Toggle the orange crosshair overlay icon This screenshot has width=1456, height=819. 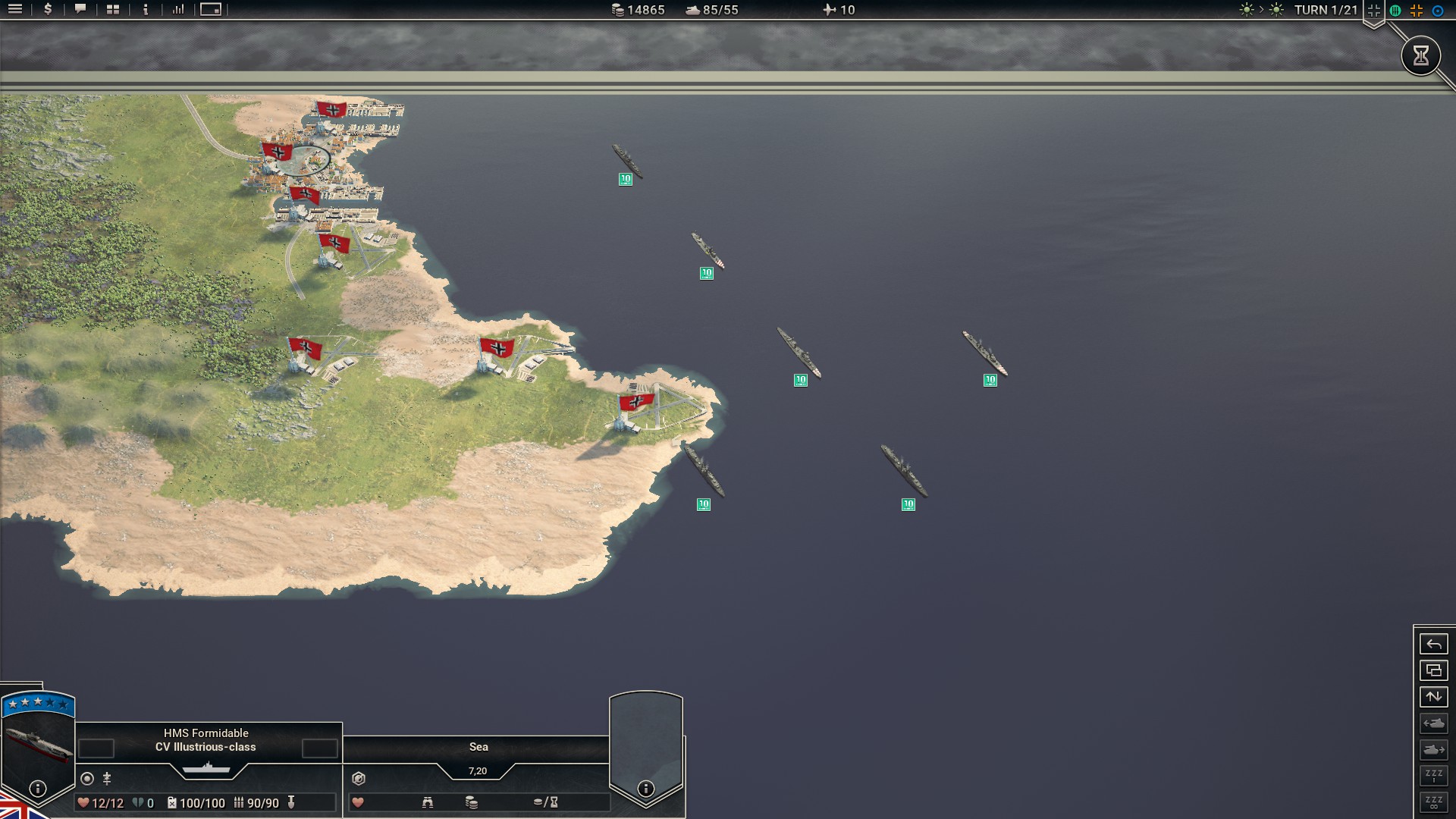click(x=1417, y=11)
